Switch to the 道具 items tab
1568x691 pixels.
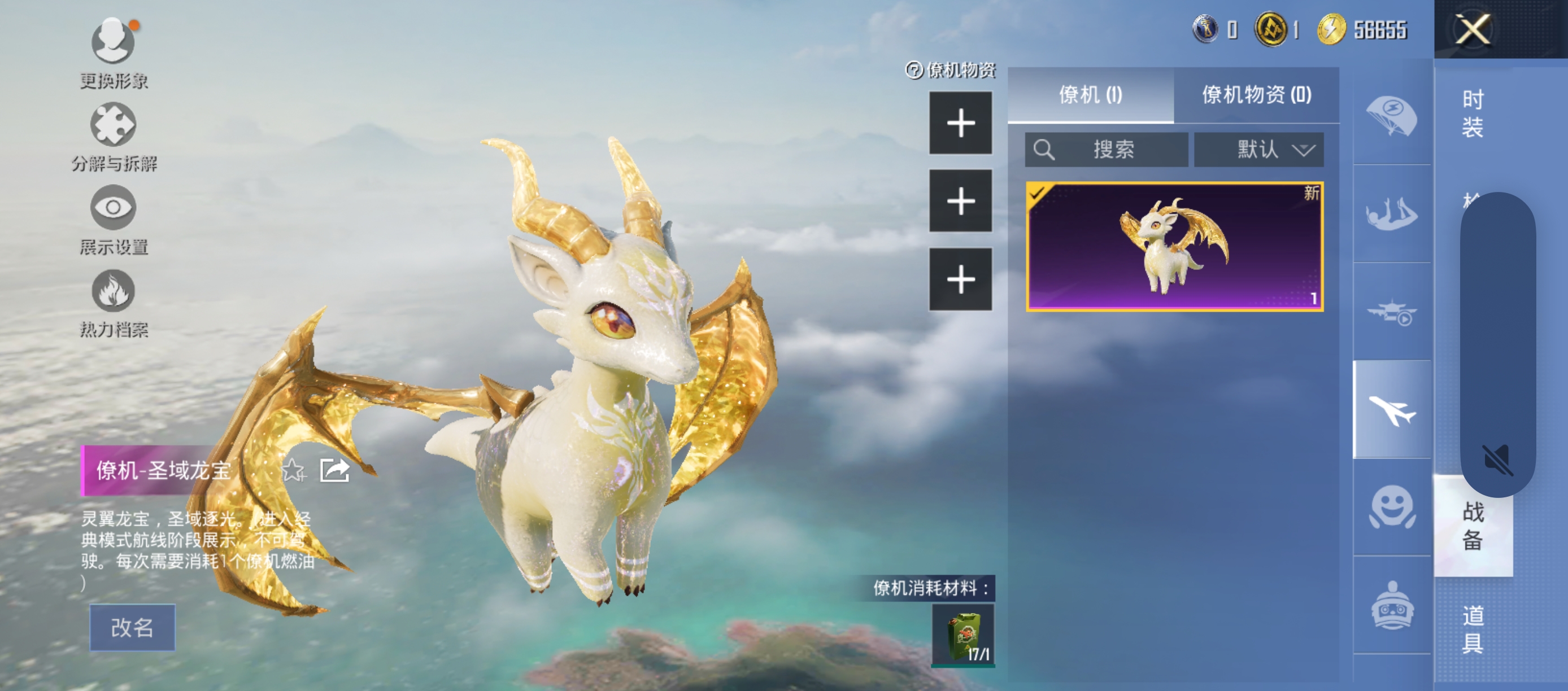[x=1473, y=629]
